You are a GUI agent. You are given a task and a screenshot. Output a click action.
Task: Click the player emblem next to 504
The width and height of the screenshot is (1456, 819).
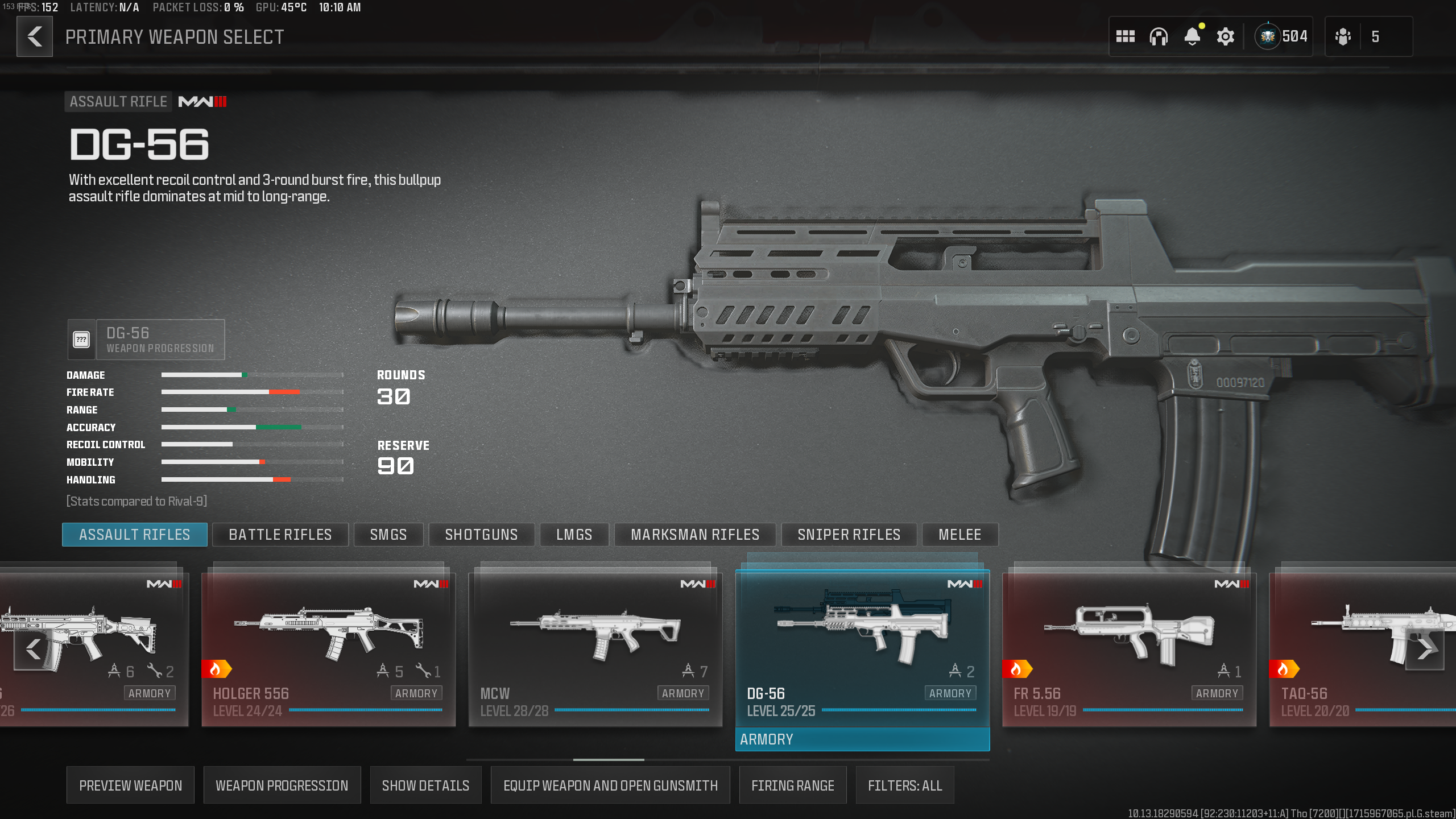click(x=1268, y=36)
